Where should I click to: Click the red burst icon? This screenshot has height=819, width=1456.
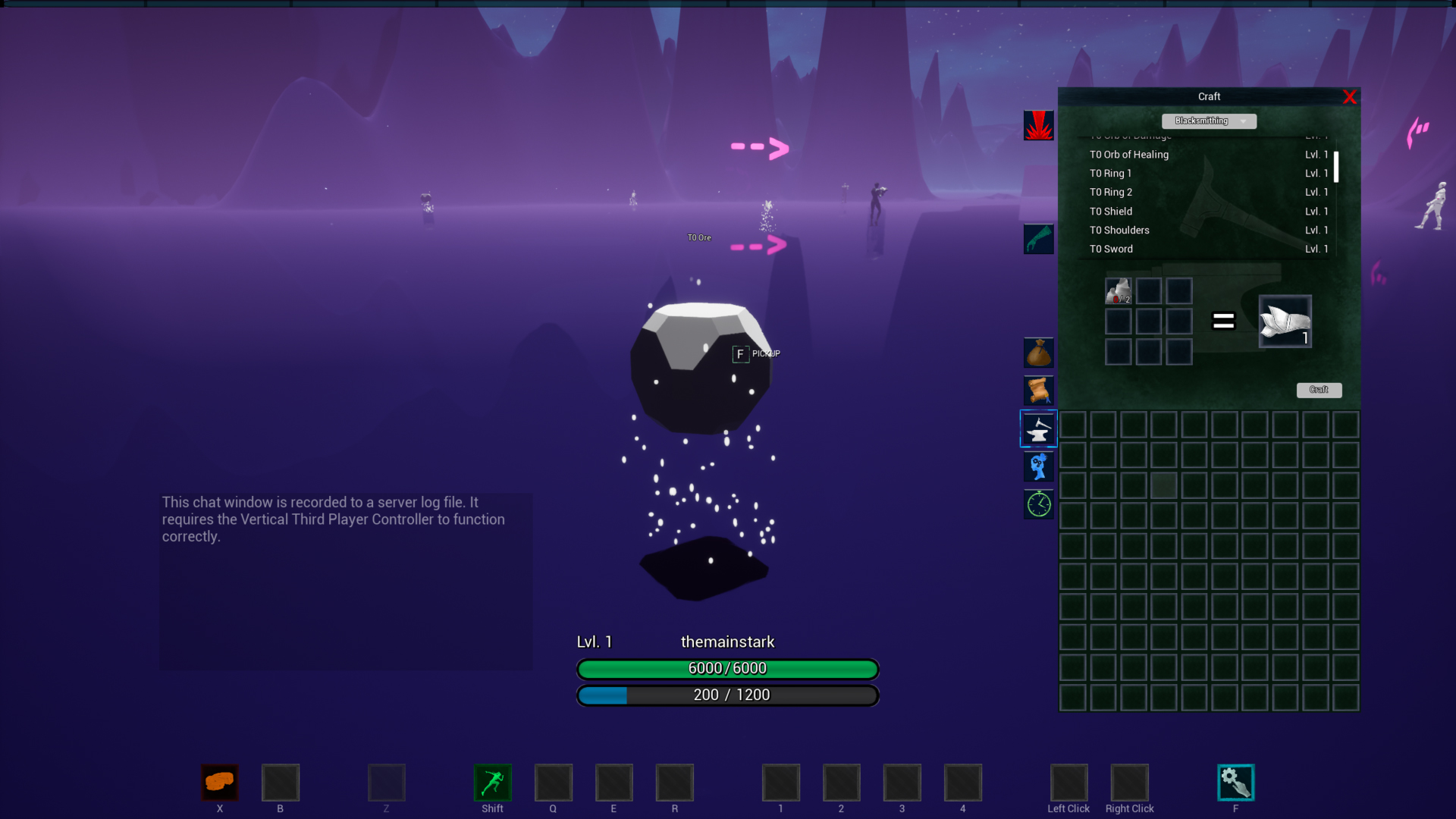point(1038,126)
